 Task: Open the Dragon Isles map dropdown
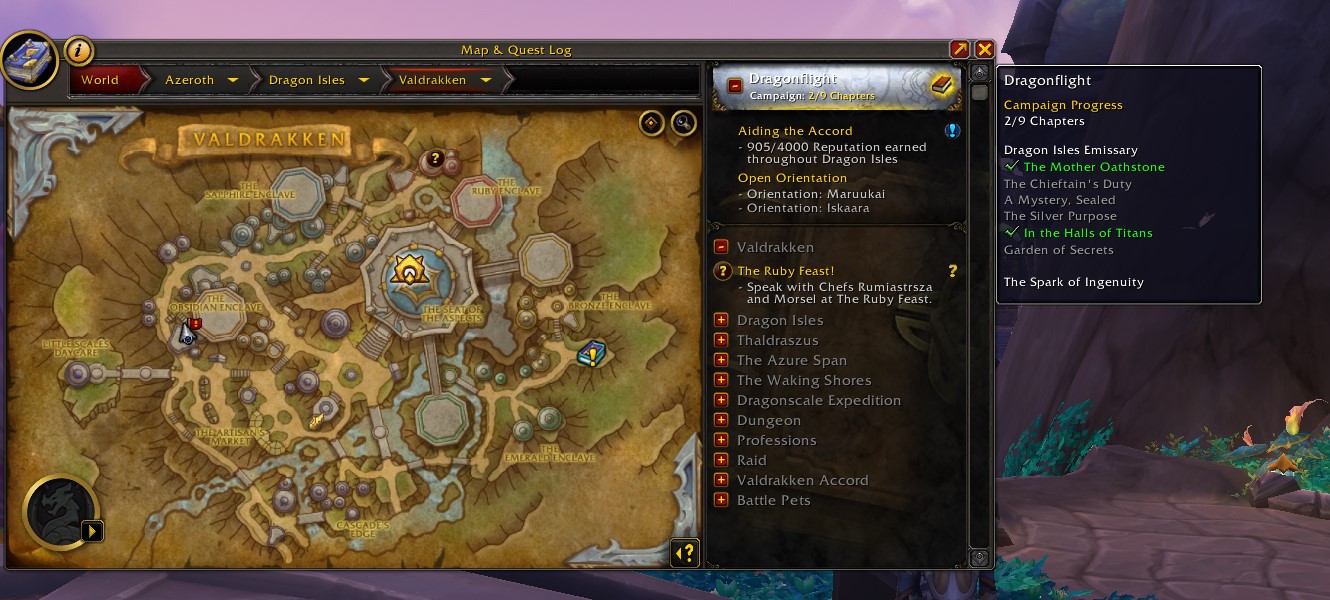363,80
